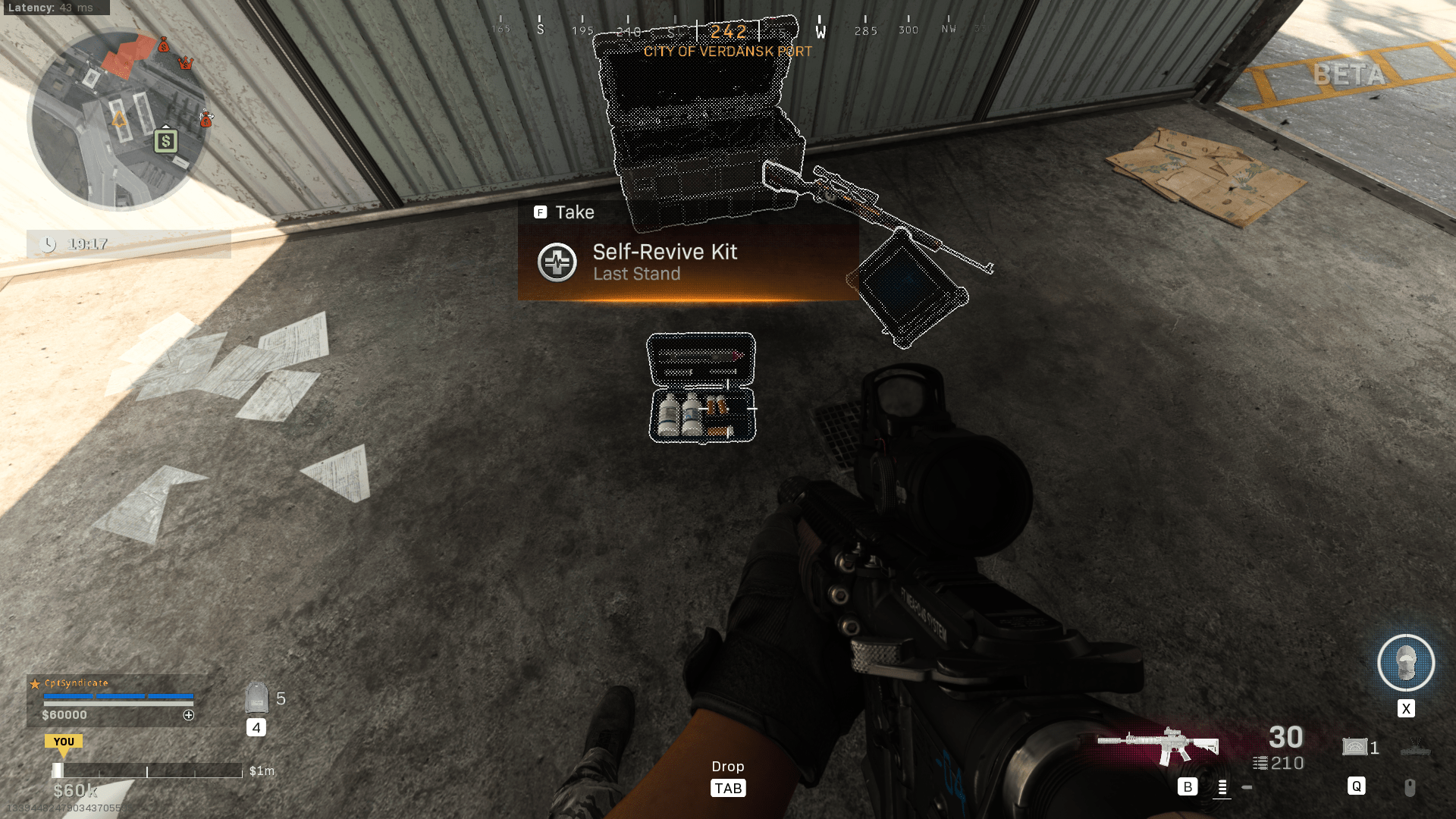This screenshot has height=819, width=1456.
Task: Choose the lethal equipment icon with count 1
Action: coord(1355,747)
